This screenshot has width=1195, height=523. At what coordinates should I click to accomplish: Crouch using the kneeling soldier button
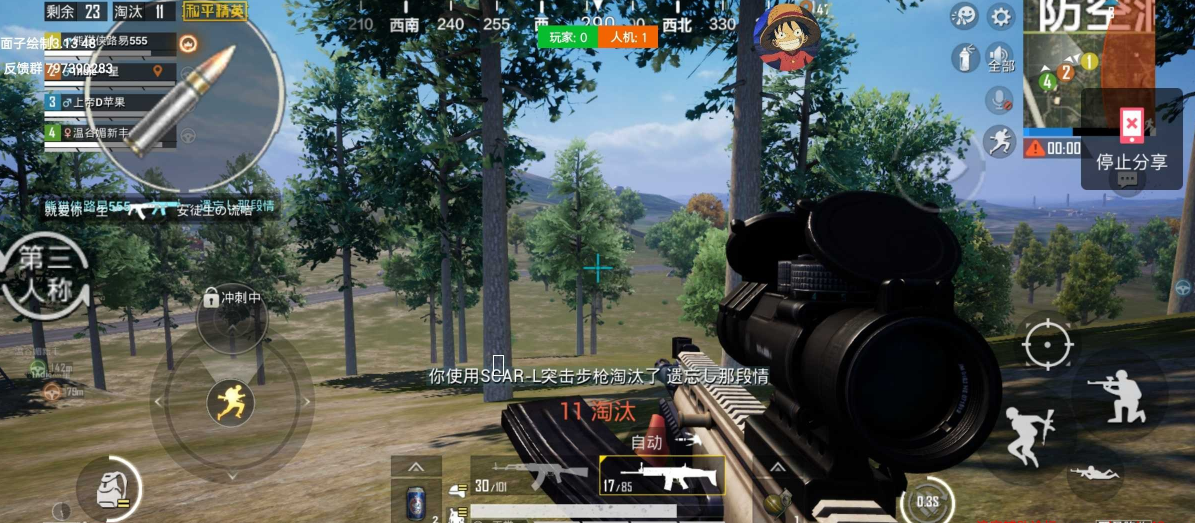pyautogui.click(x=1119, y=394)
